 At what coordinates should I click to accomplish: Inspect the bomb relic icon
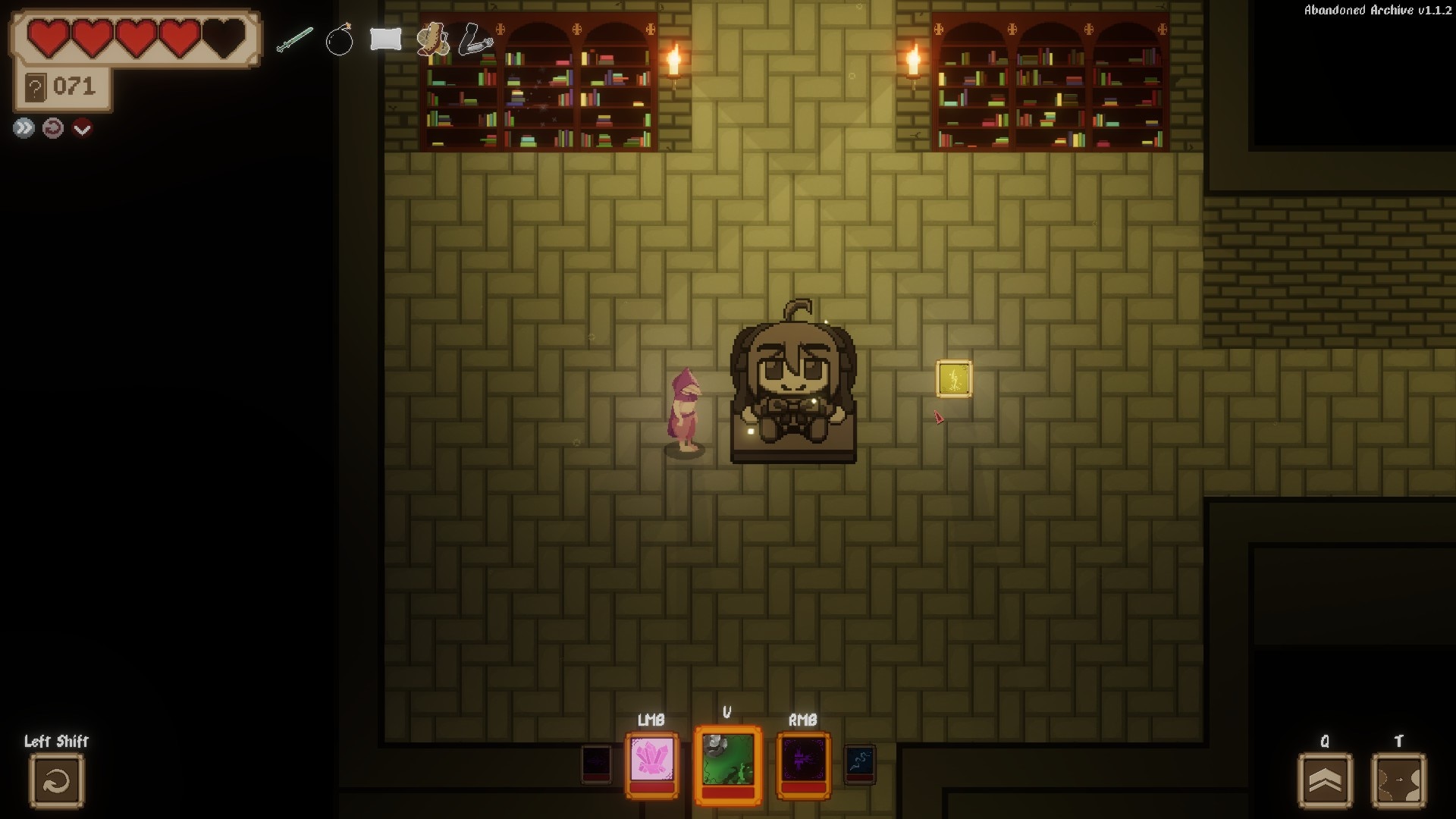pyautogui.click(x=339, y=39)
